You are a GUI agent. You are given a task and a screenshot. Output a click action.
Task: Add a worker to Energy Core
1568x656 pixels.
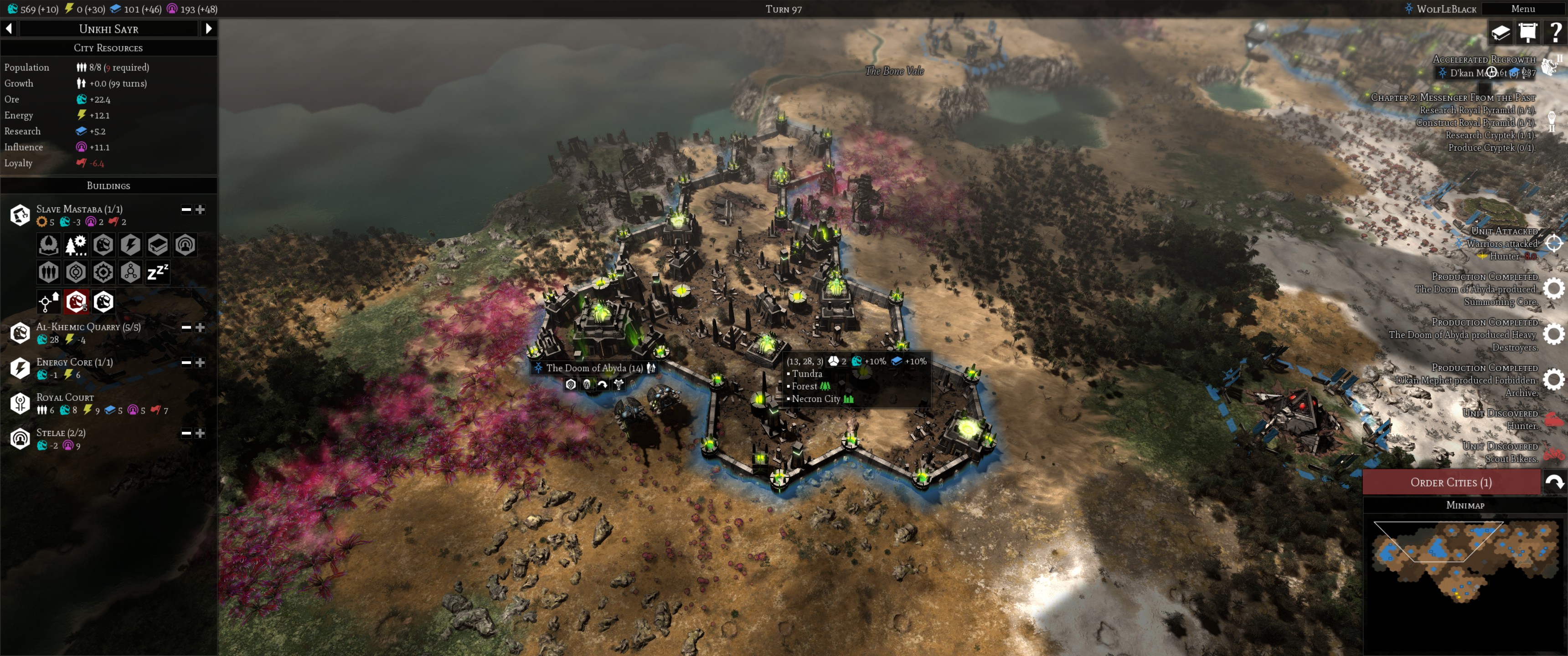point(200,363)
